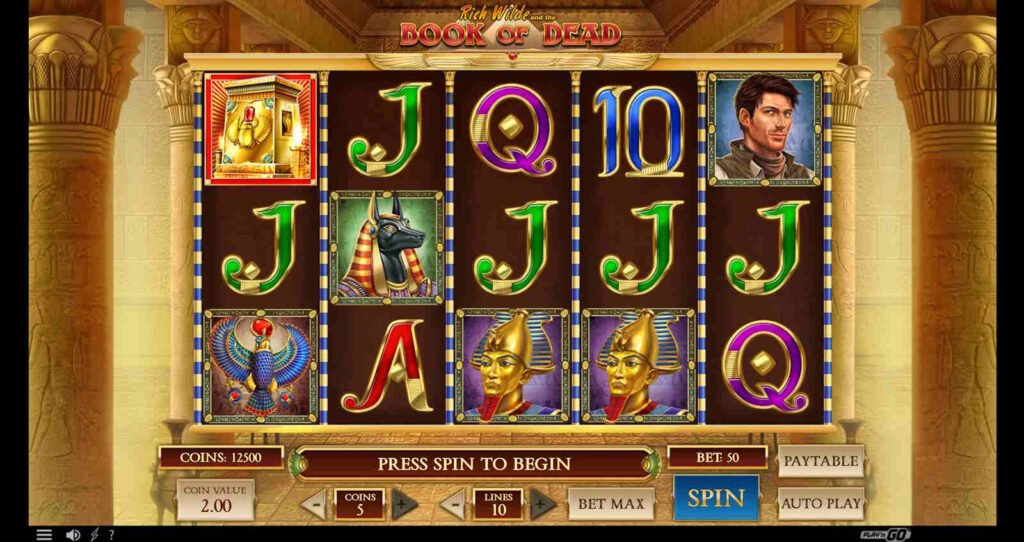Start Auto Play mode

[820, 503]
